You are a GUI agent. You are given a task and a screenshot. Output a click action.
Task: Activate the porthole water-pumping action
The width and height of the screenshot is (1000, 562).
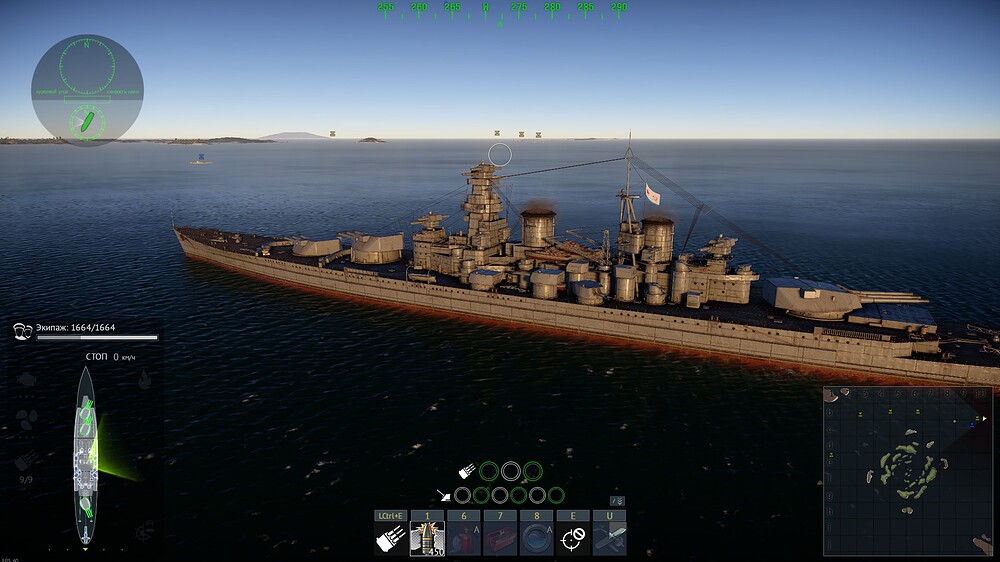coord(536,538)
